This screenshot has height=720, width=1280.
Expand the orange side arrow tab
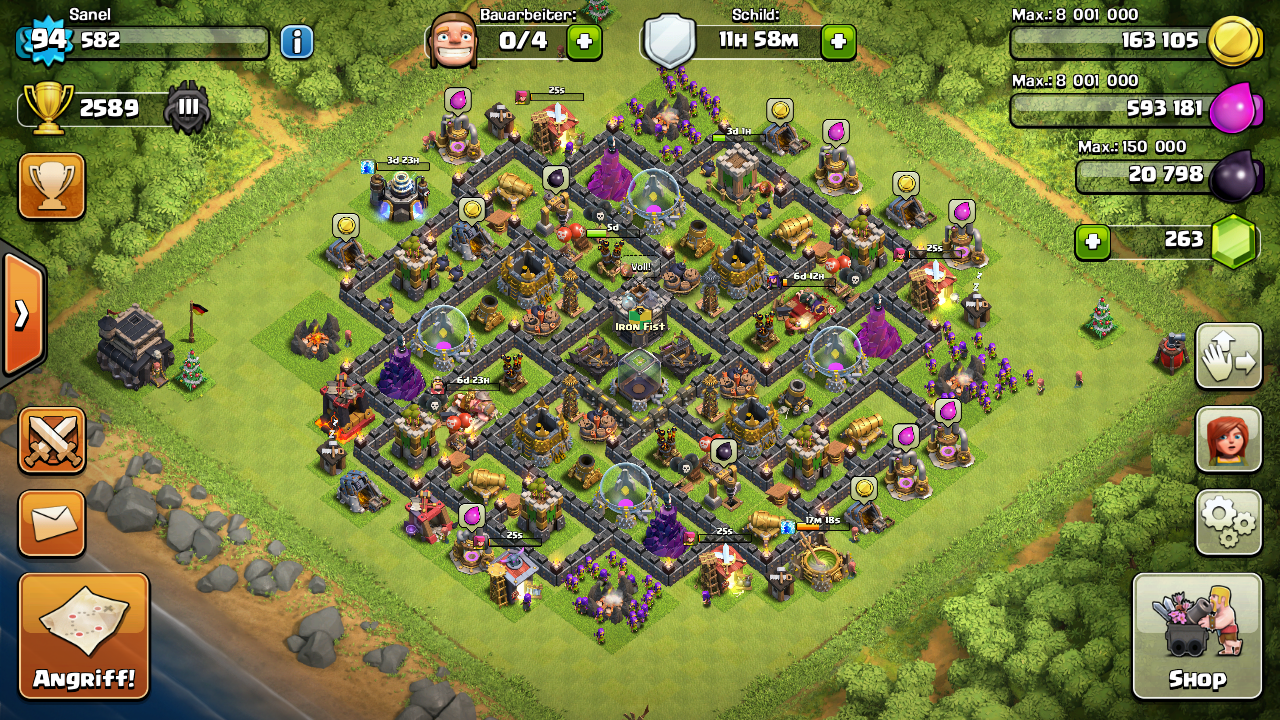22,314
